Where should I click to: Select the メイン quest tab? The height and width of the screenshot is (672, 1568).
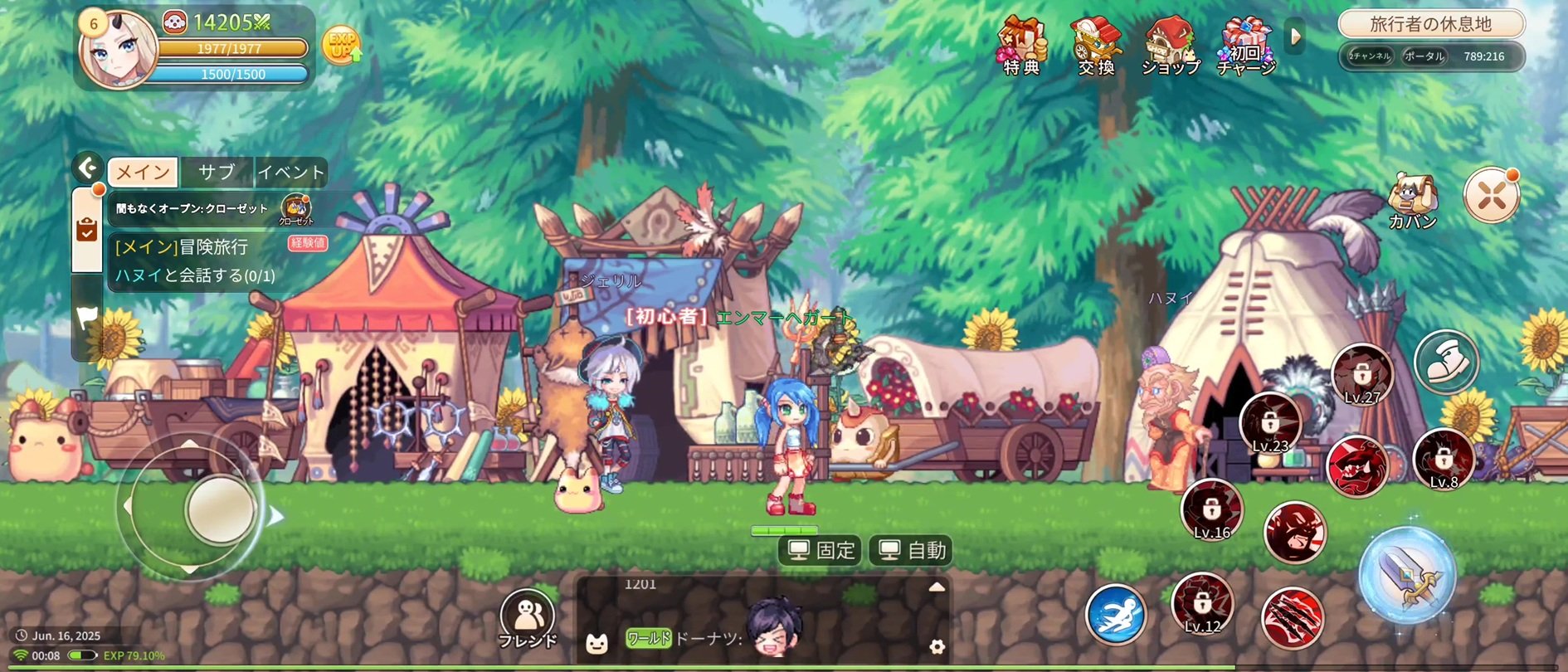click(x=143, y=172)
